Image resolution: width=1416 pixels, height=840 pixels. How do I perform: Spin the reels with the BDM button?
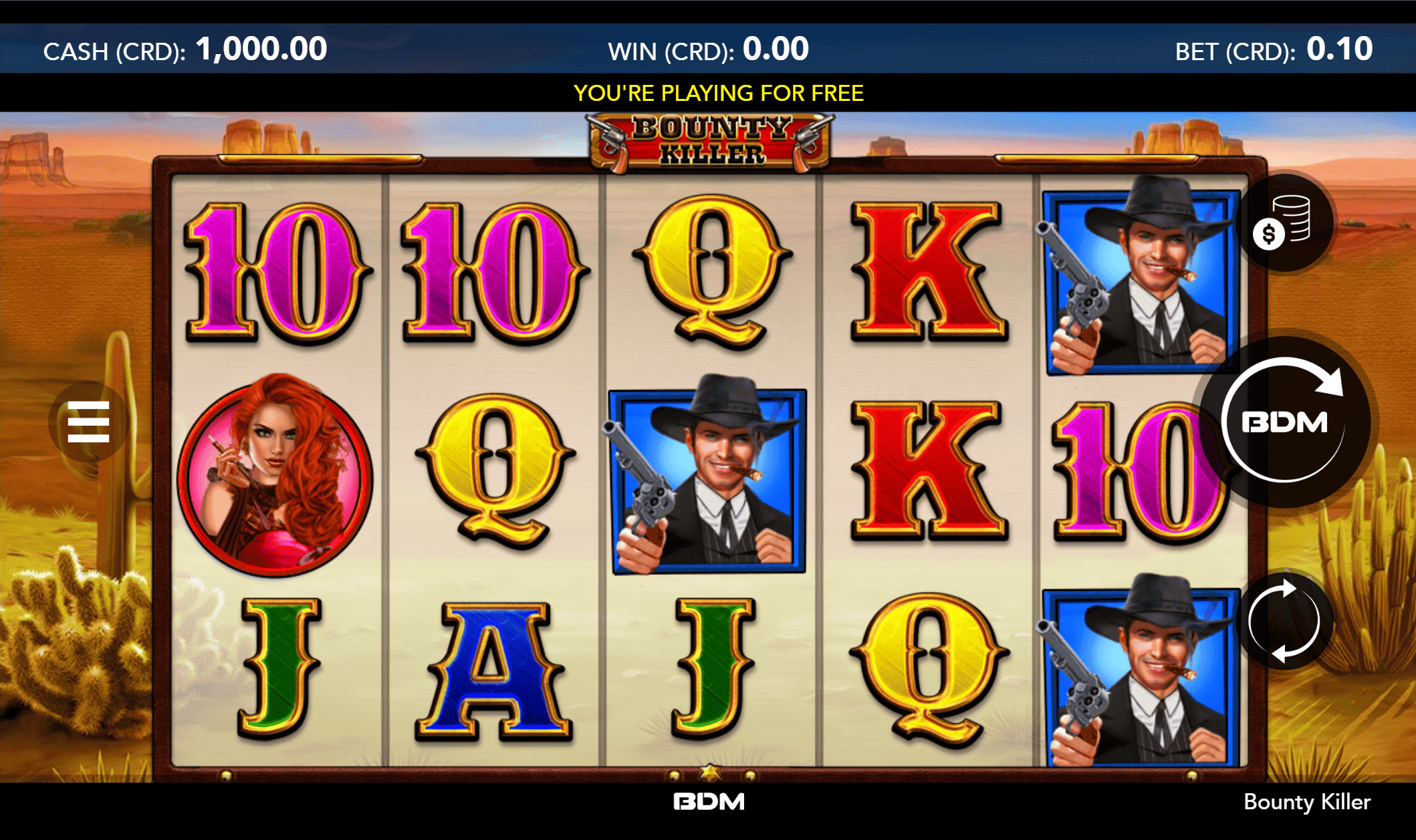[1284, 422]
